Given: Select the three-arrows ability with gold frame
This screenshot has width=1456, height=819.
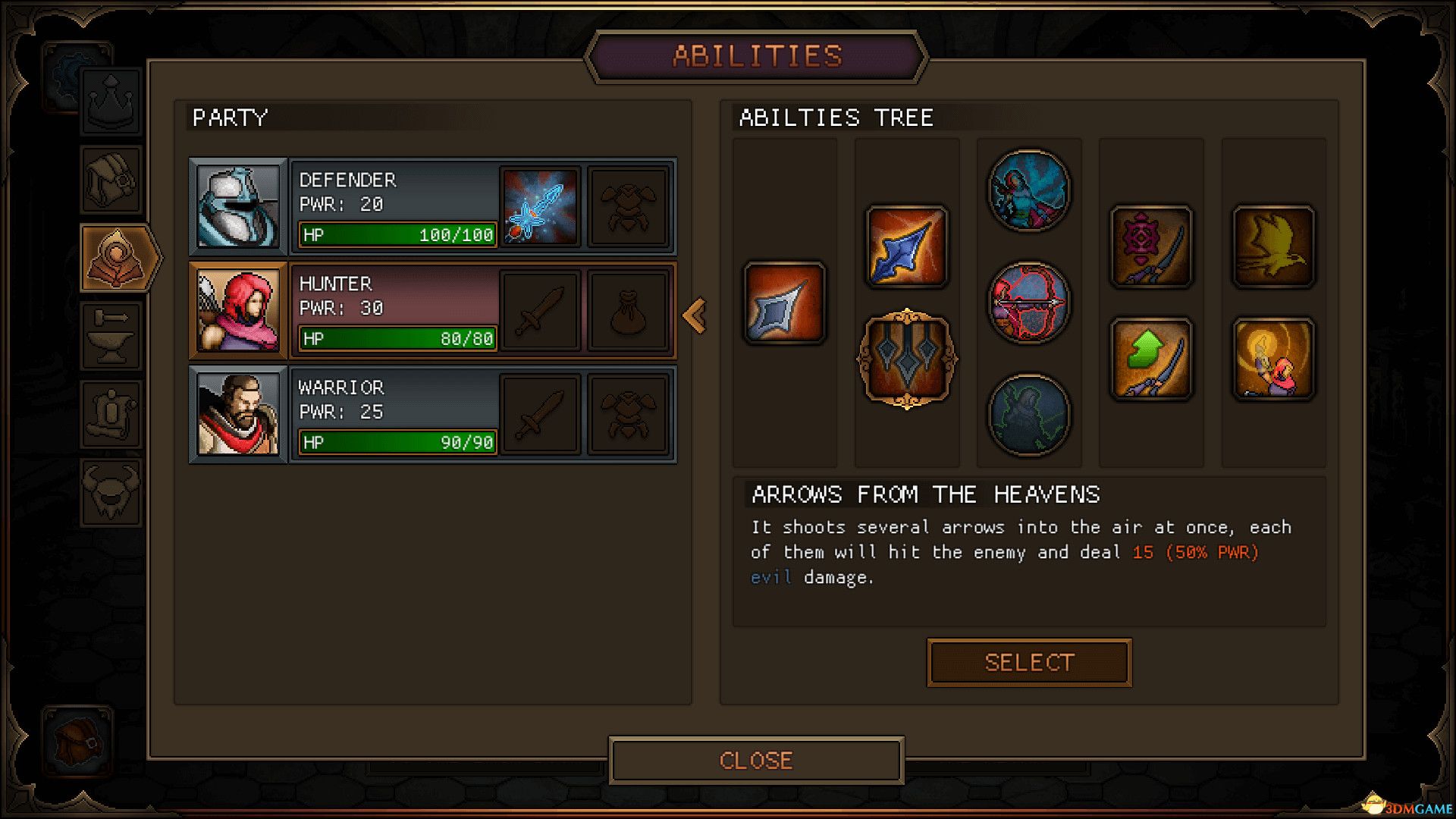Looking at the screenshot, I should point(907,359).
